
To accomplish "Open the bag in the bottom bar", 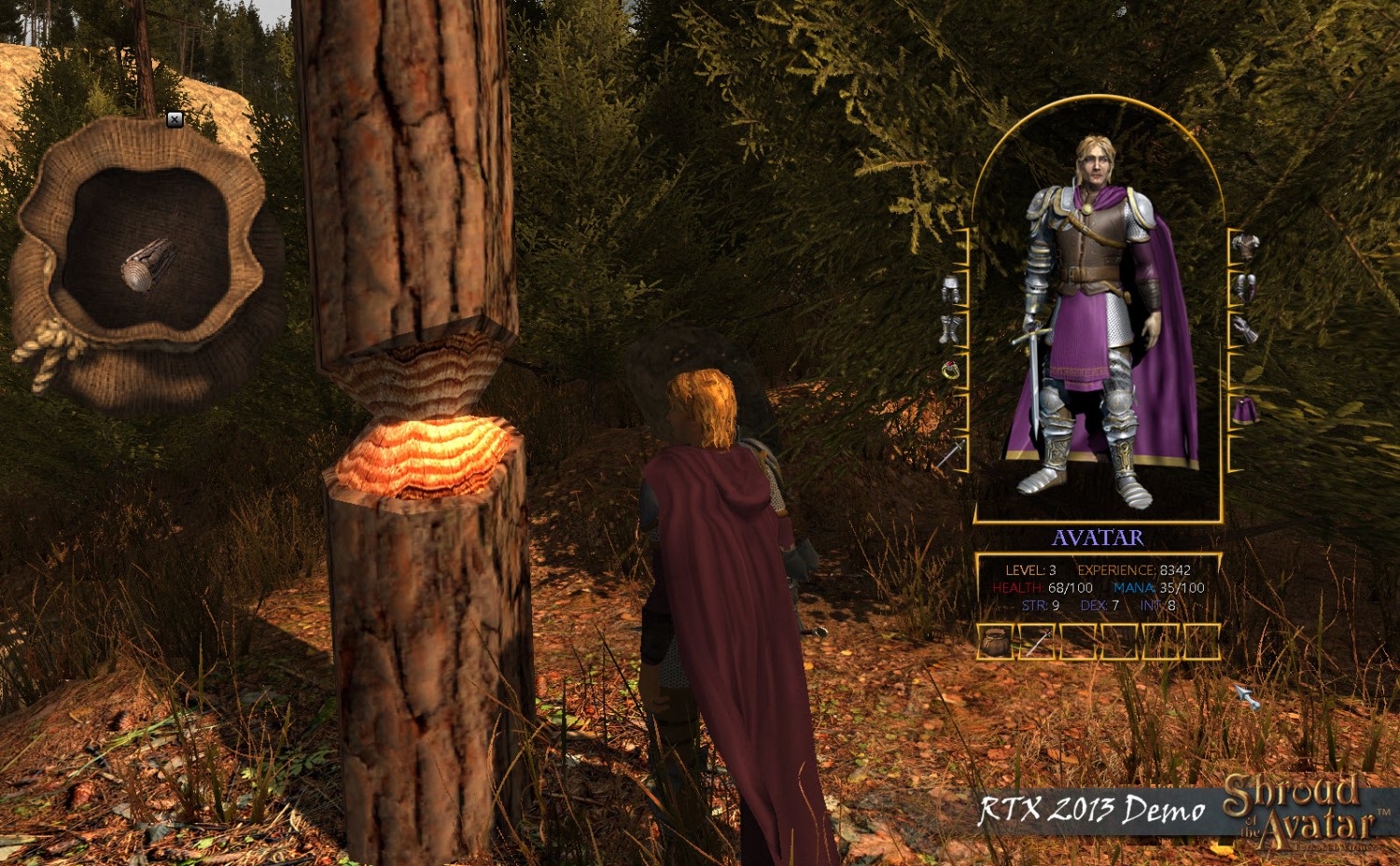I will pyautogui.click(x=997, y=642).
